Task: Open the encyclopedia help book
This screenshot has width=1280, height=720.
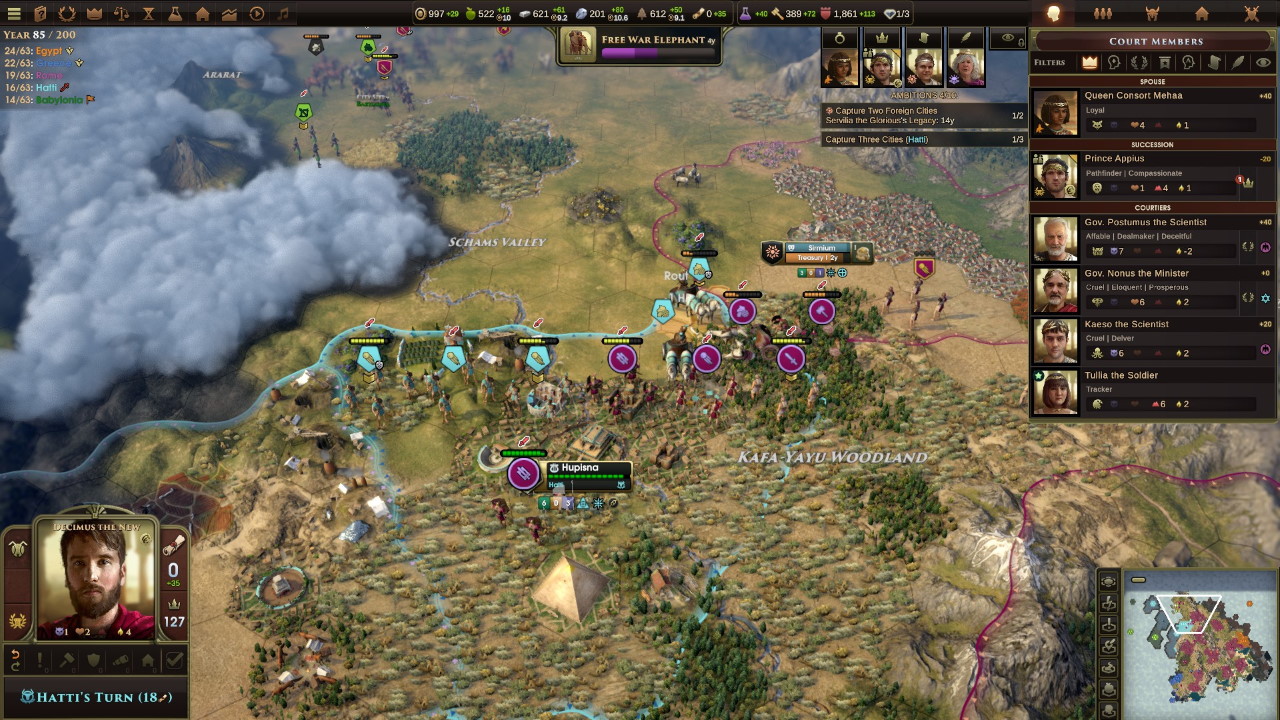Action: pos(41,14)
